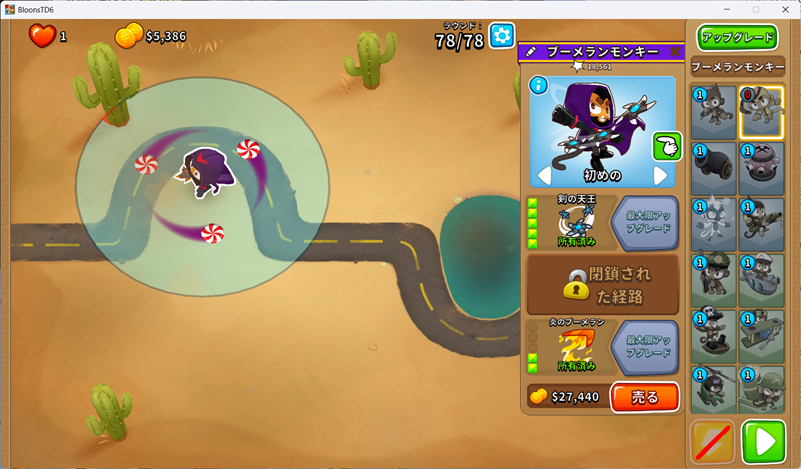Close the Boomerang Monkey upgrade panel
This screenshot has width=801, height=469.
click(675, 51)
